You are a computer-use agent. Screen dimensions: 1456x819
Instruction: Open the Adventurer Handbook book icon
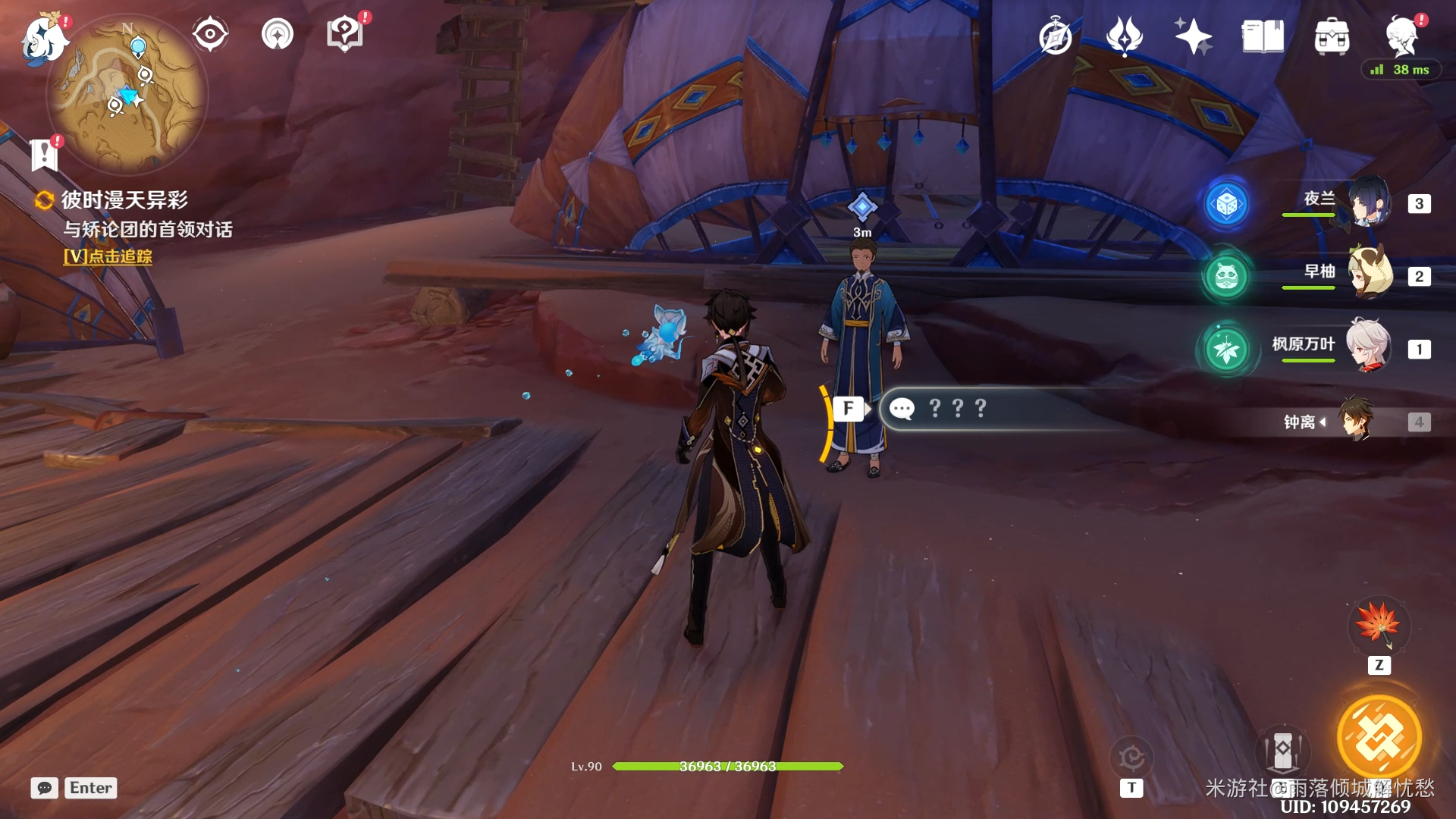(1263, 36)
